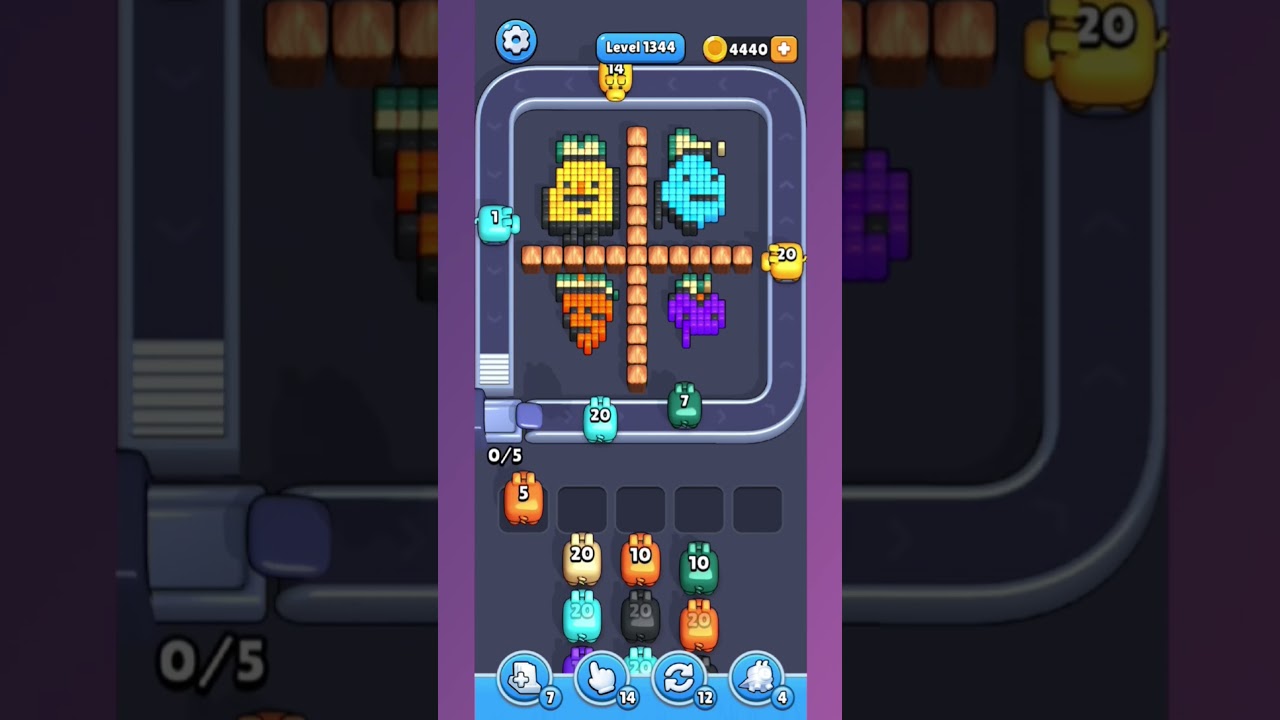Tap the black 20 piece in the queue
Viewport: 1280px width, 720px height.
642,611
